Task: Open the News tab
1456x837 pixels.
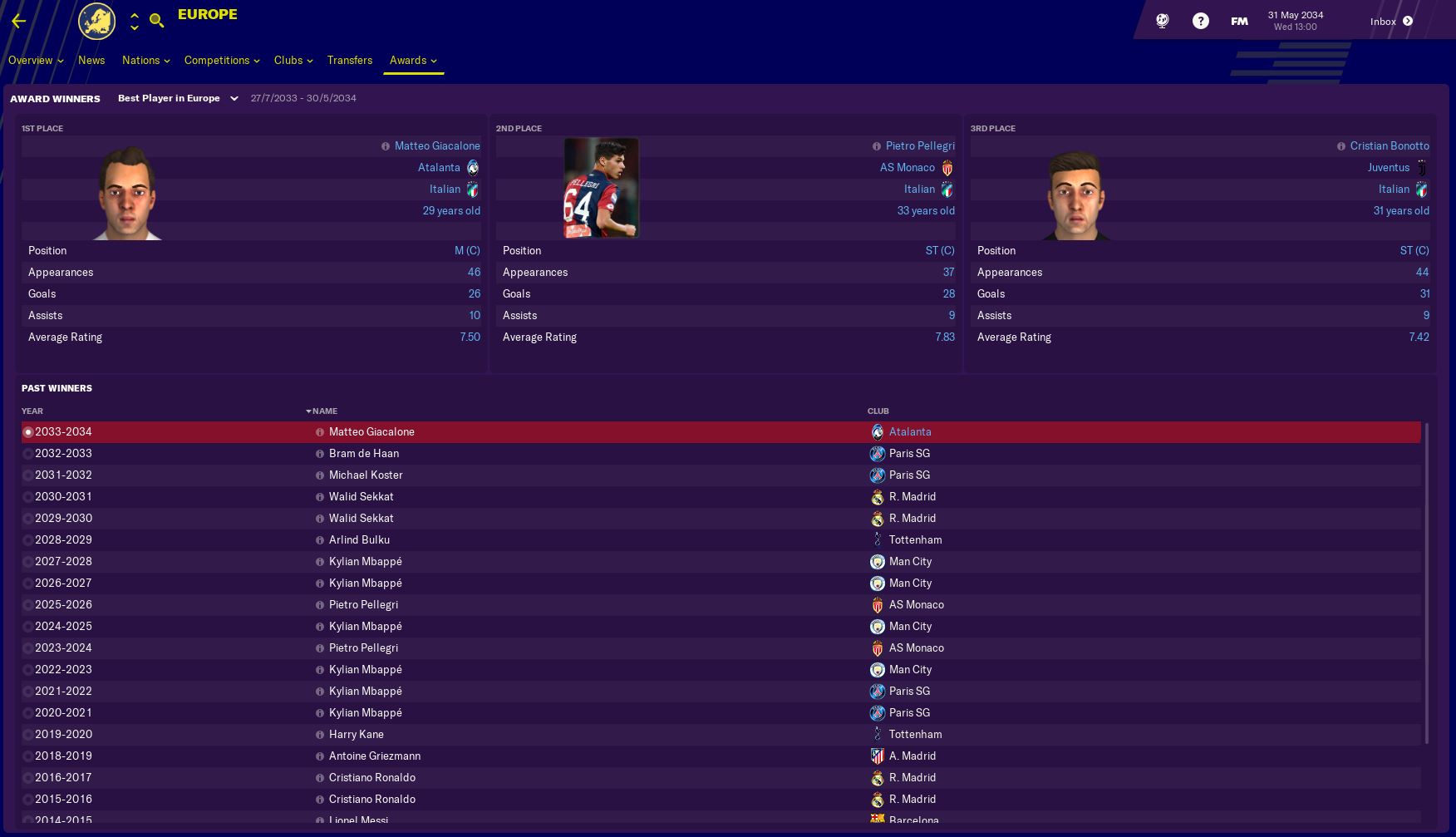Action: [91, 61]
